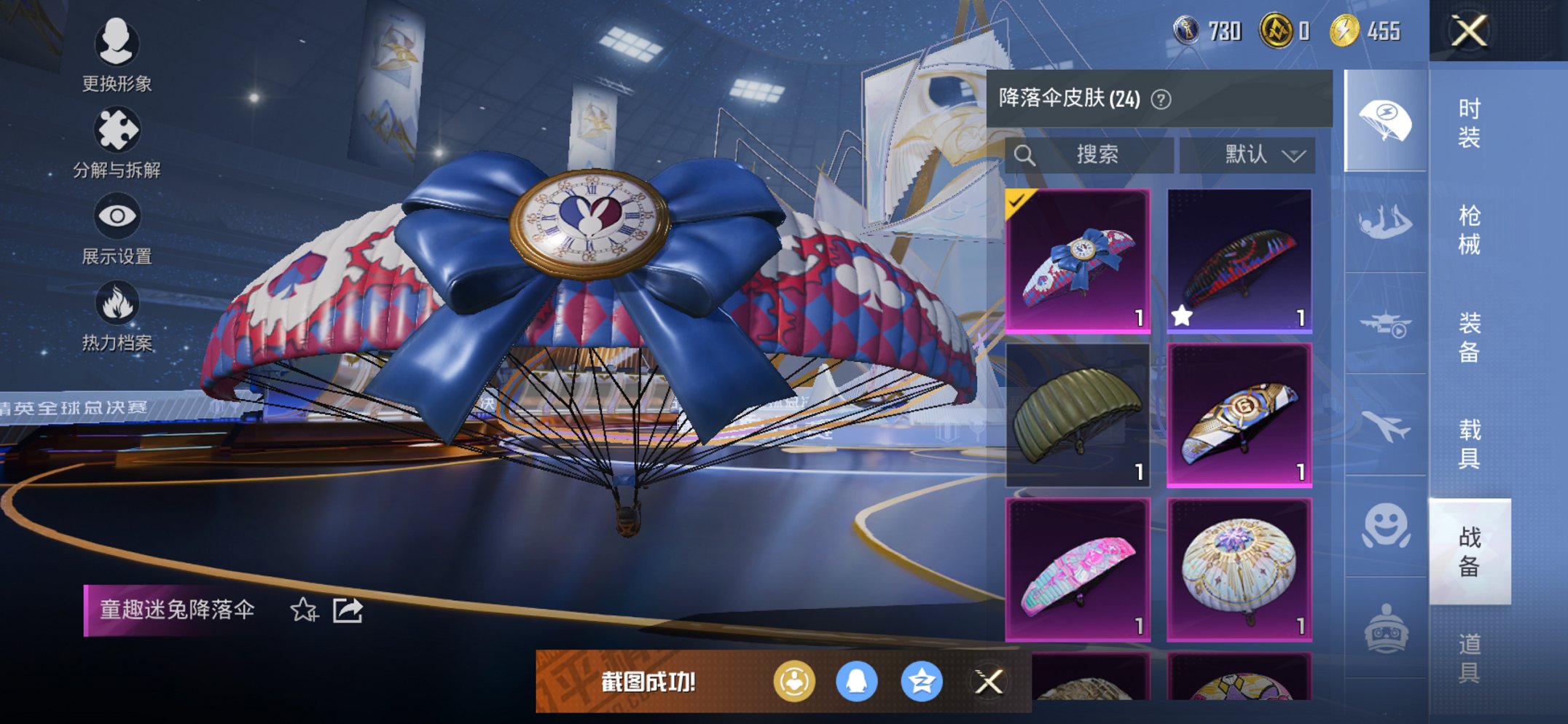The width and height of the screenshot is (1568, 724).
Task: Click the 搜索 search field
Action: pos(1089,154)
